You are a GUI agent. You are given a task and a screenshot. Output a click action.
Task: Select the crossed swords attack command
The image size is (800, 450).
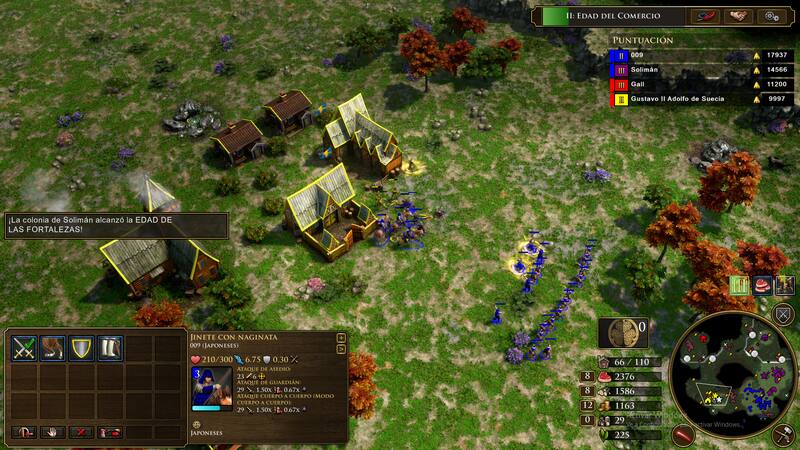pos(24,348)
